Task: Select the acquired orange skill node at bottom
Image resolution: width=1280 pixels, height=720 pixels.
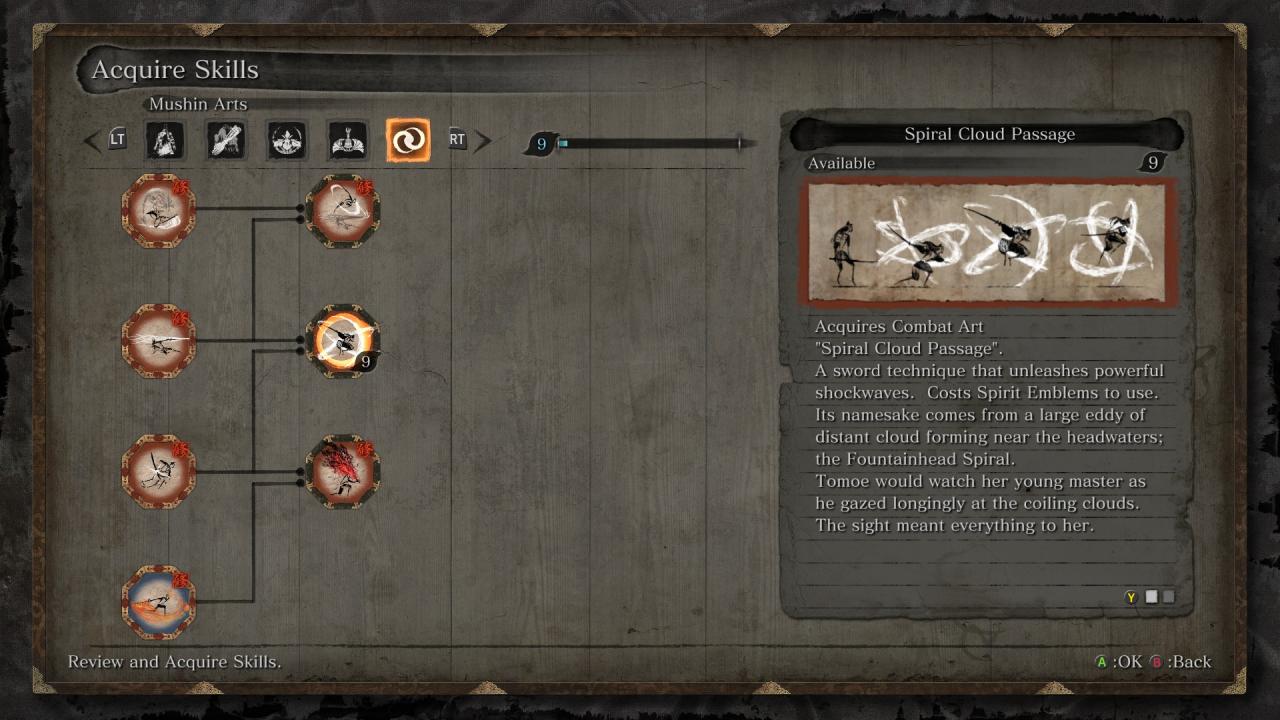Action: tap(158, 601)
